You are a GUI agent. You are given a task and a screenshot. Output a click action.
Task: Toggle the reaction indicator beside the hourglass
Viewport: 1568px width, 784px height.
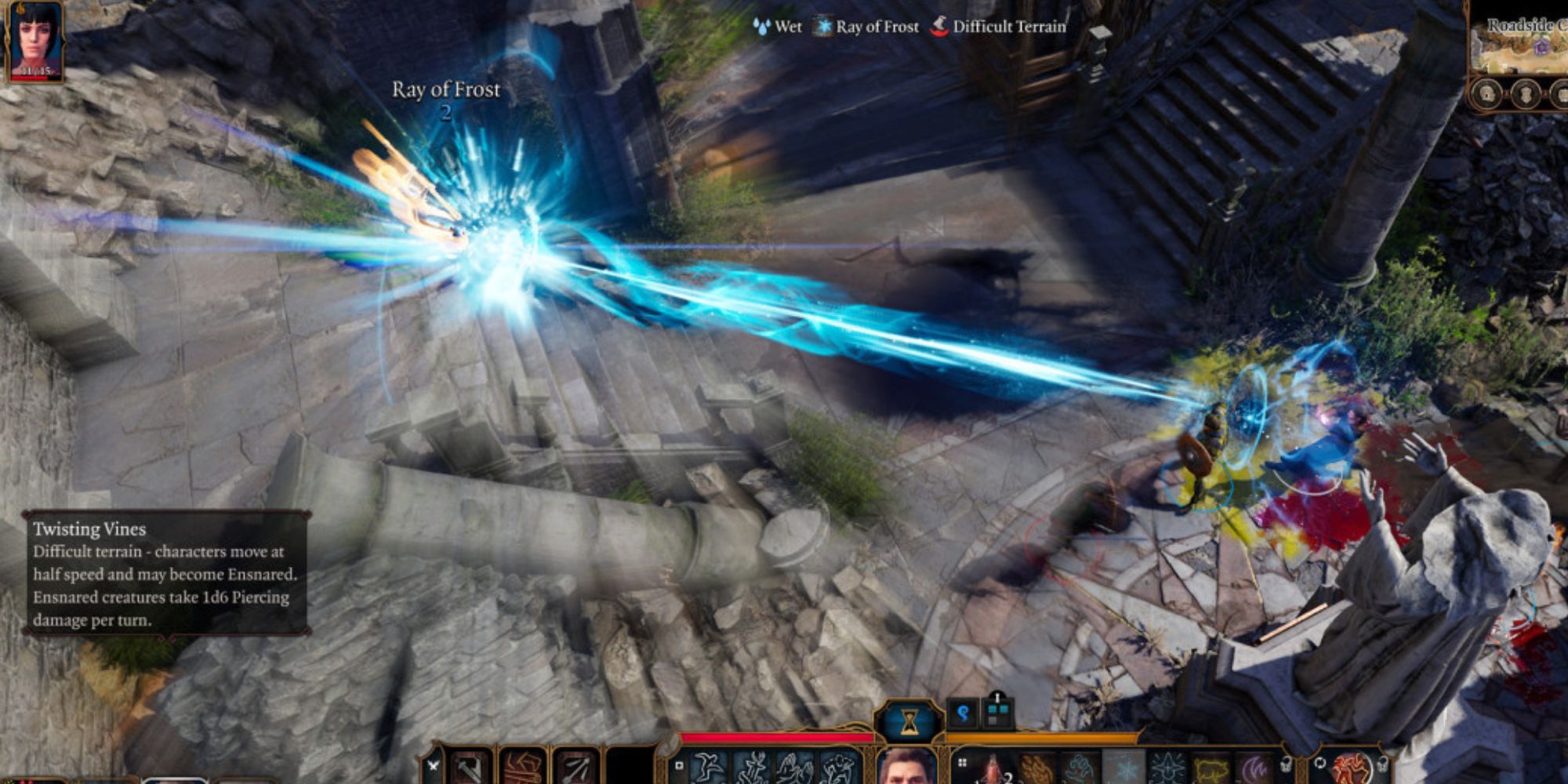[x=962, y=714]
